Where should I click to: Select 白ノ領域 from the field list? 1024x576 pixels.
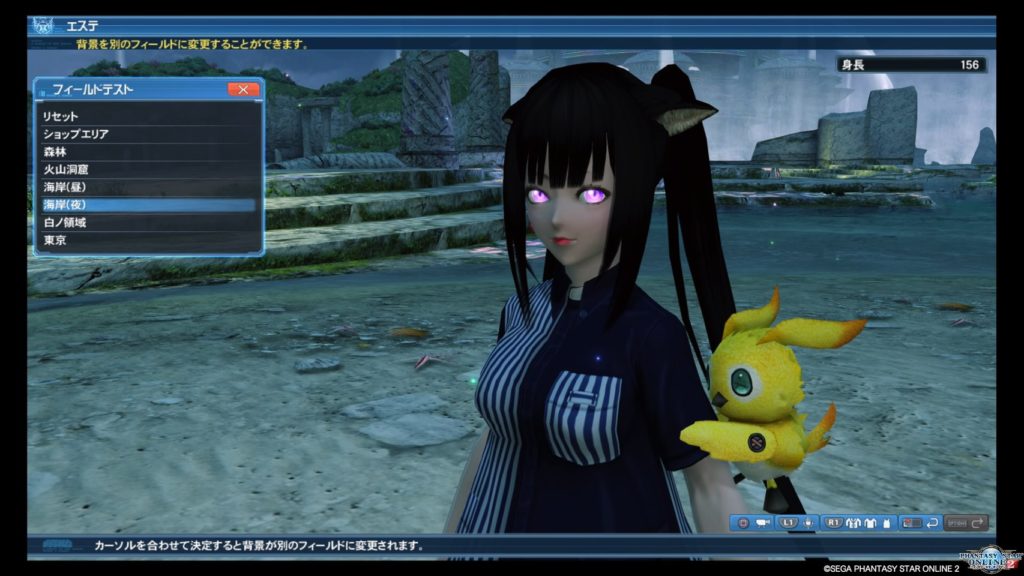tap(148, 222)
